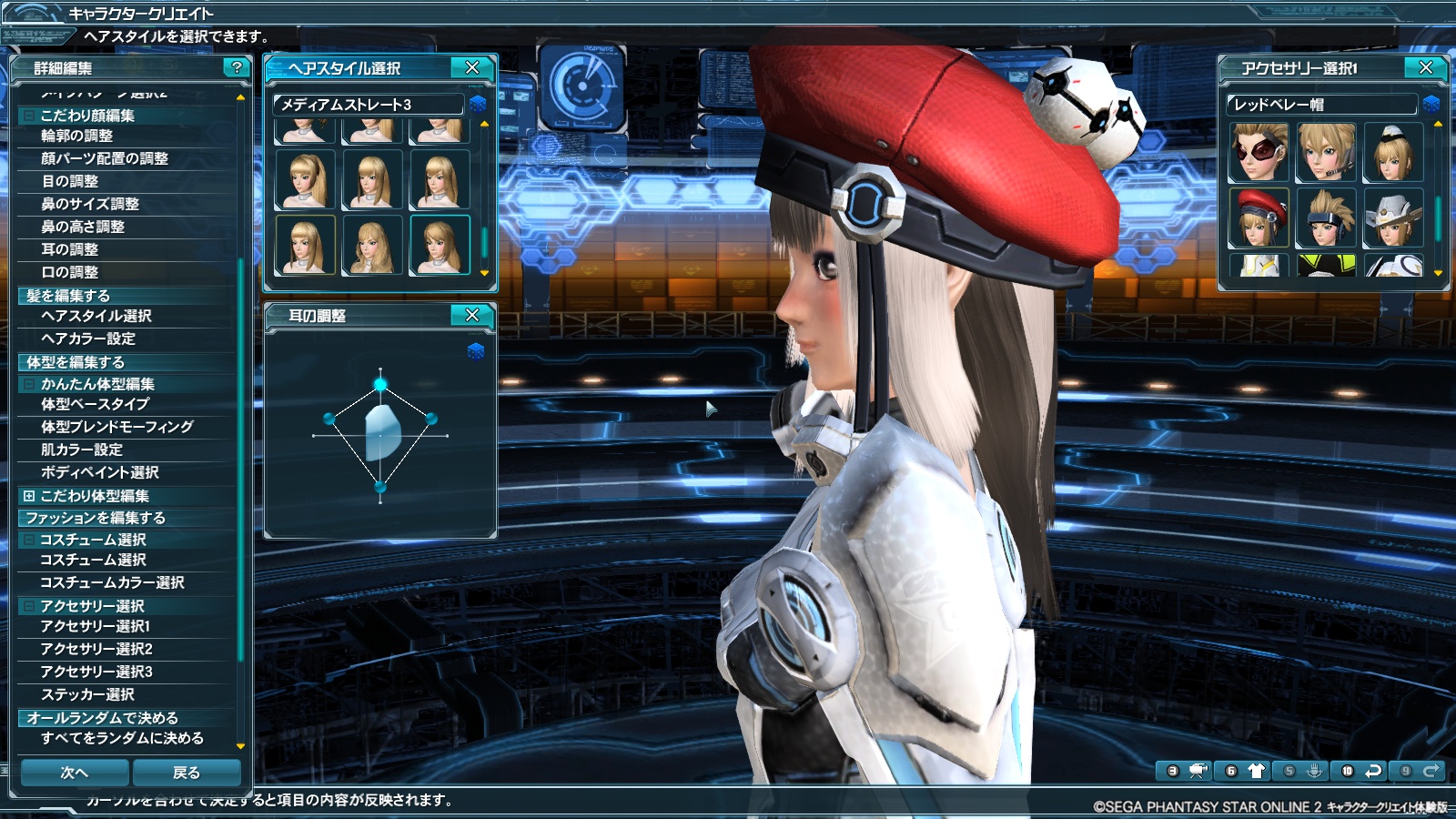
Task: Open 目の調整 eye adjustment entry
Action: point(70,181)
